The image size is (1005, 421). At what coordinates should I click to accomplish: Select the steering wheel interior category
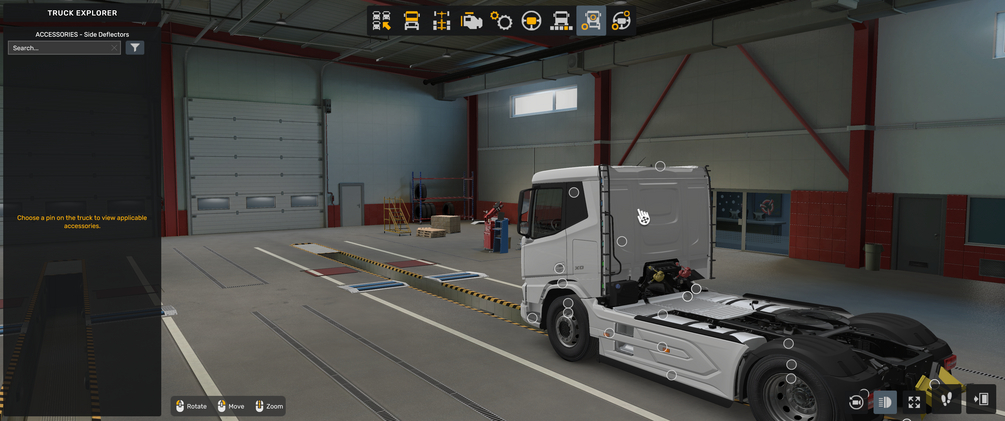point(531,20)
